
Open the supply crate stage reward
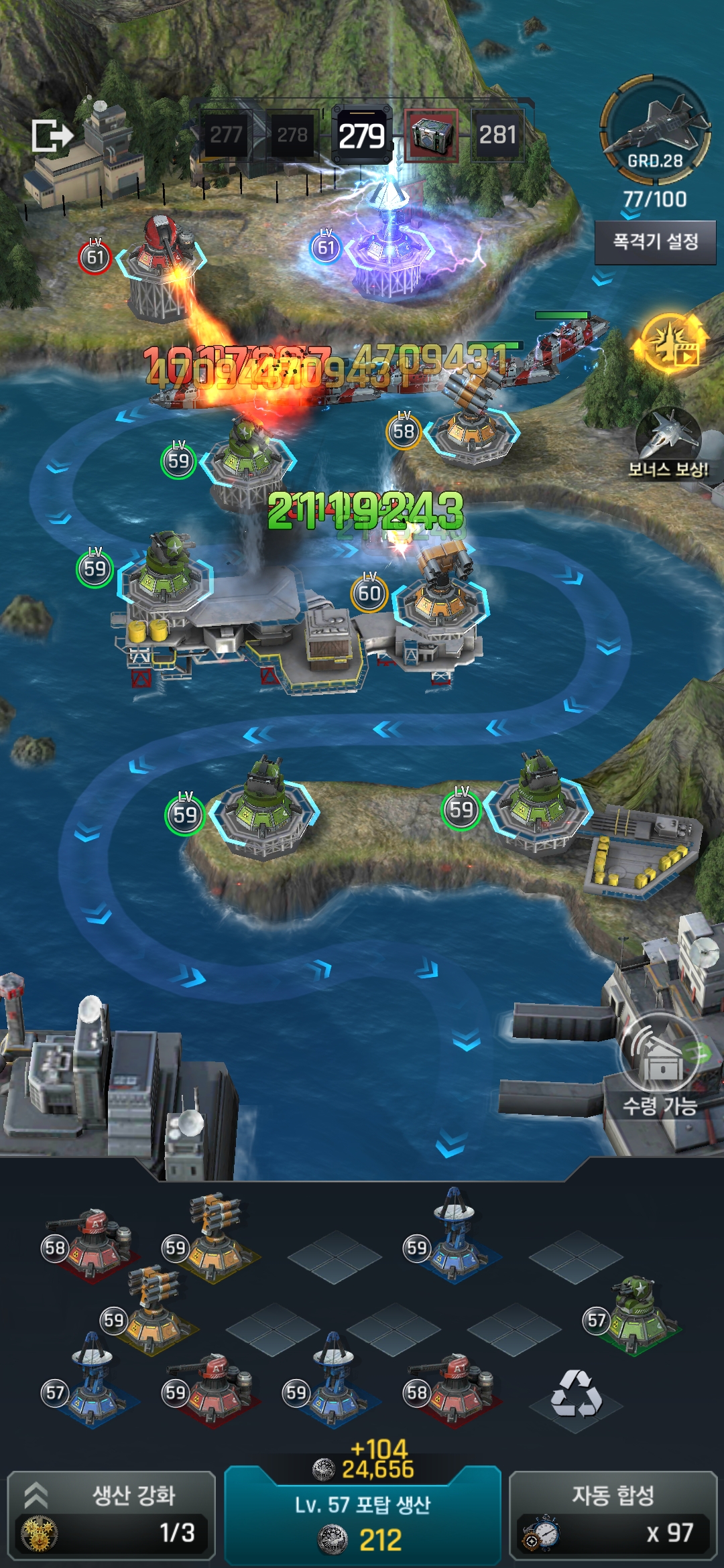point(431,135)
